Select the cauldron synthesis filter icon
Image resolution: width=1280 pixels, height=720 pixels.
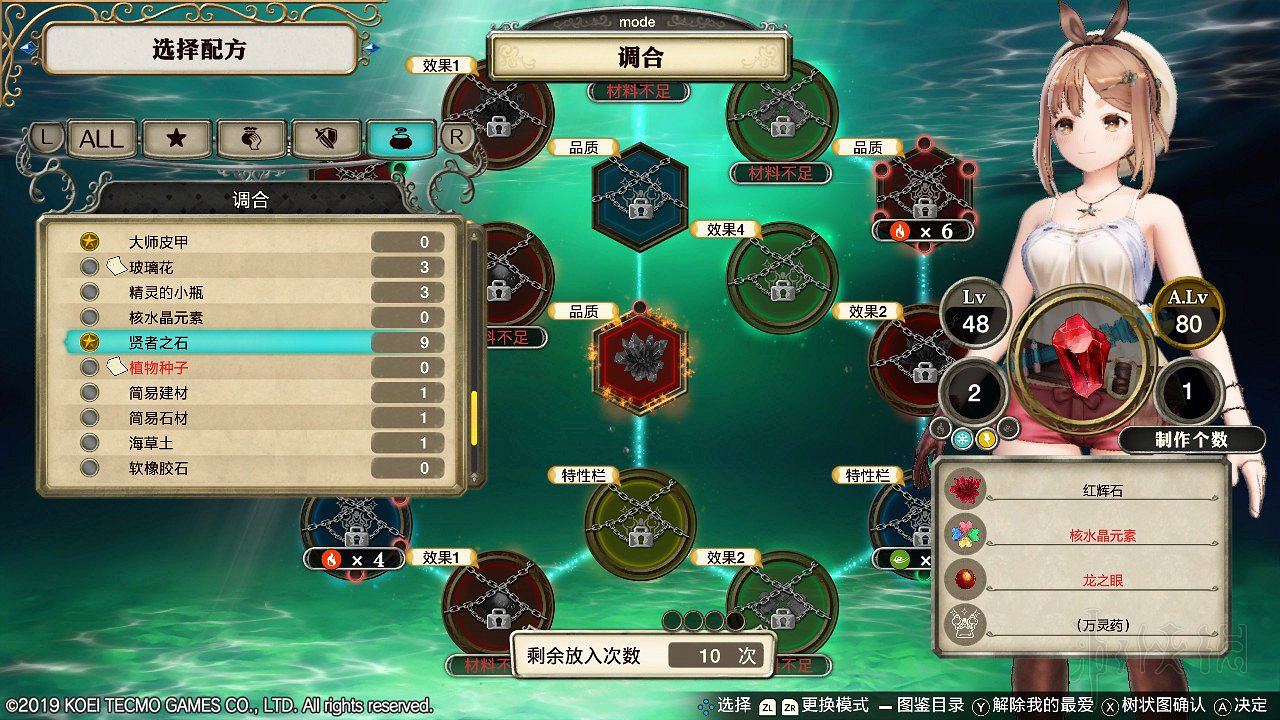click(401, 139)
